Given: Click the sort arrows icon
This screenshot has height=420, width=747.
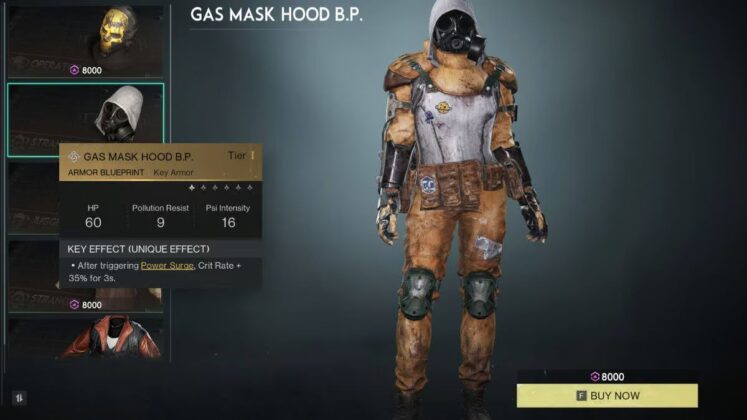Looking at the screenshot, I should pyautogui.click(x=19, y=397).
